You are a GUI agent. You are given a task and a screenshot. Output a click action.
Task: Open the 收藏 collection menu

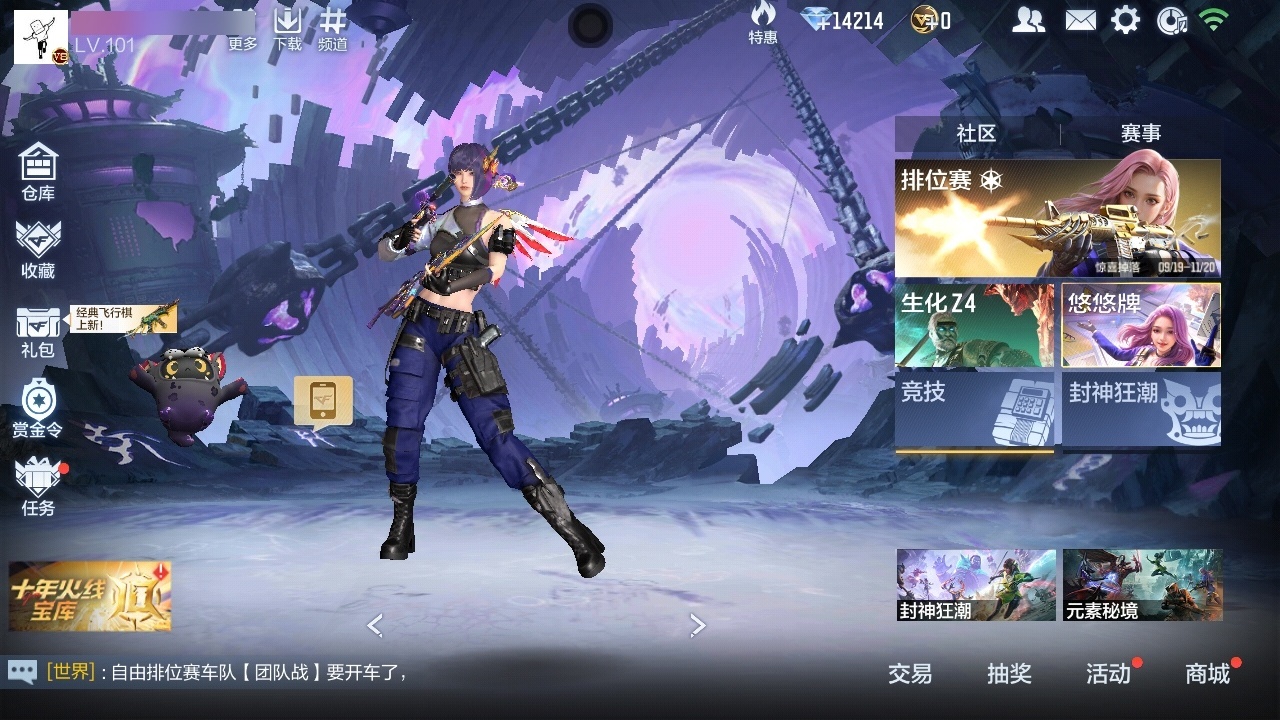[38, 250]
